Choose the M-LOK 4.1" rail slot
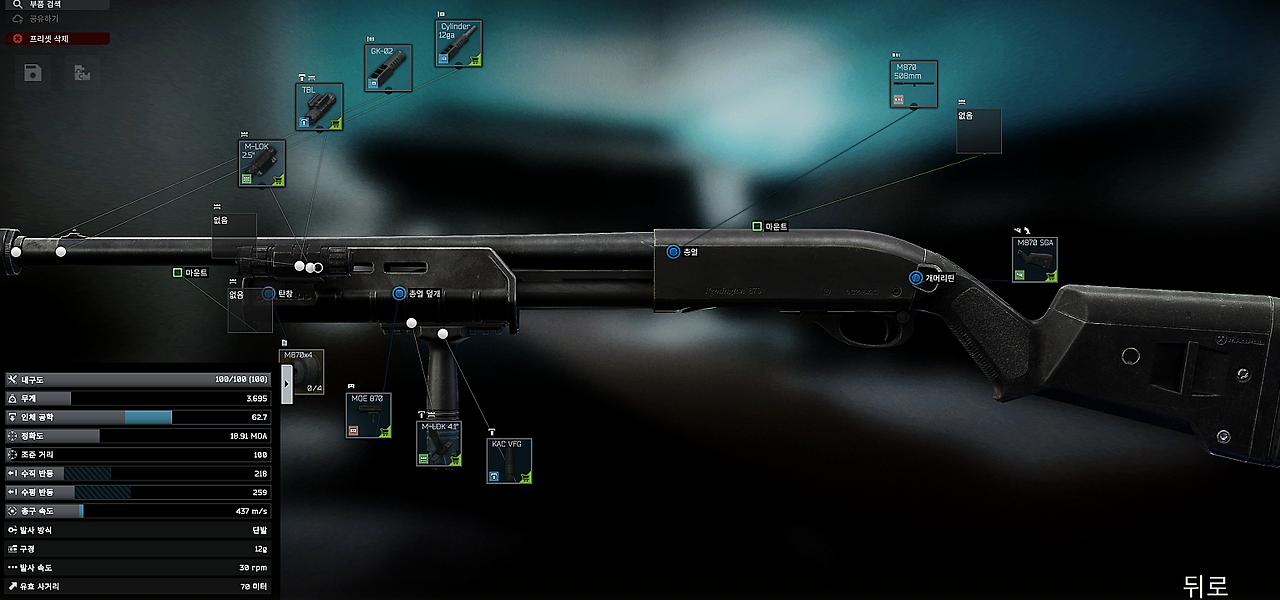Screen dimensions: 1280x600 point(439,444)
